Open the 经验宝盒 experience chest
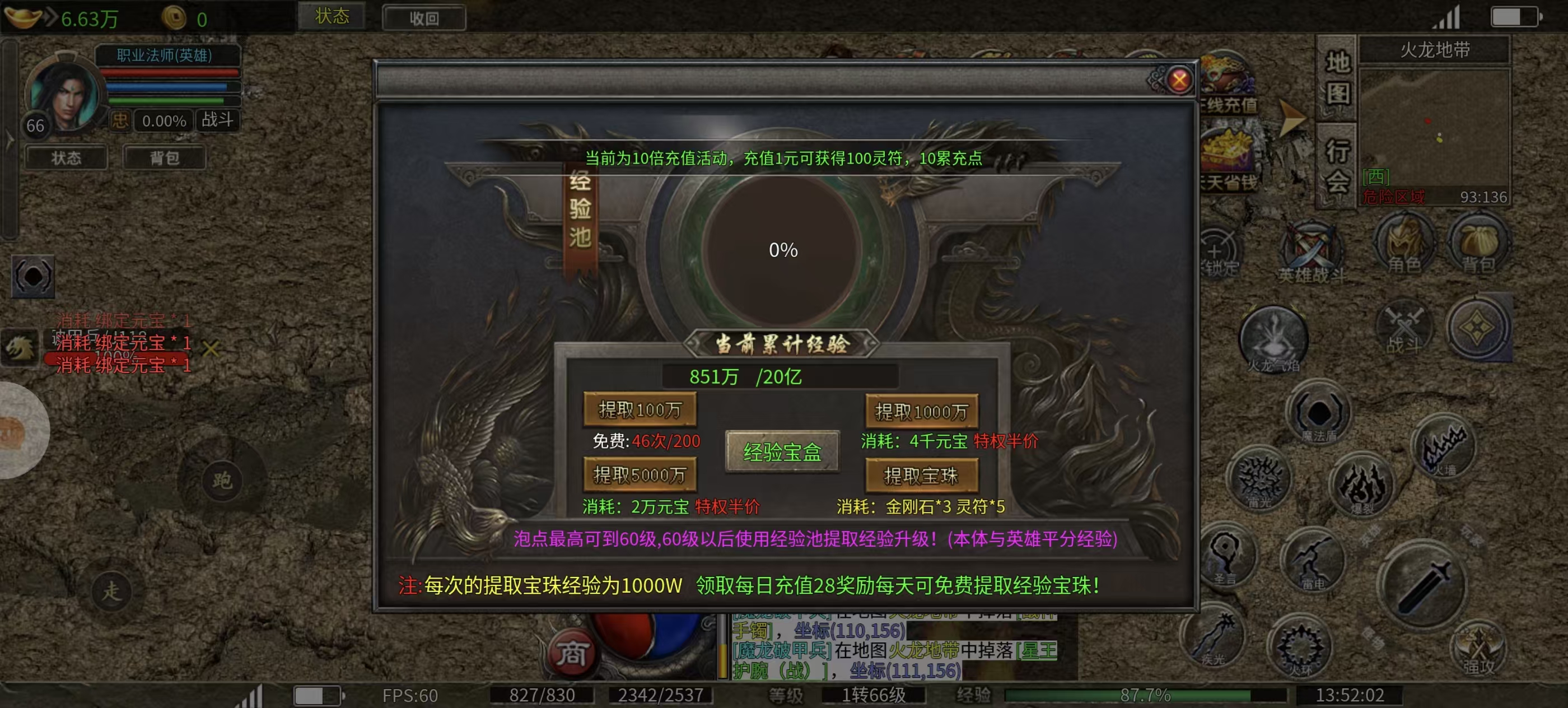This screenshot has width=1568, height=708. coord(782,453)
